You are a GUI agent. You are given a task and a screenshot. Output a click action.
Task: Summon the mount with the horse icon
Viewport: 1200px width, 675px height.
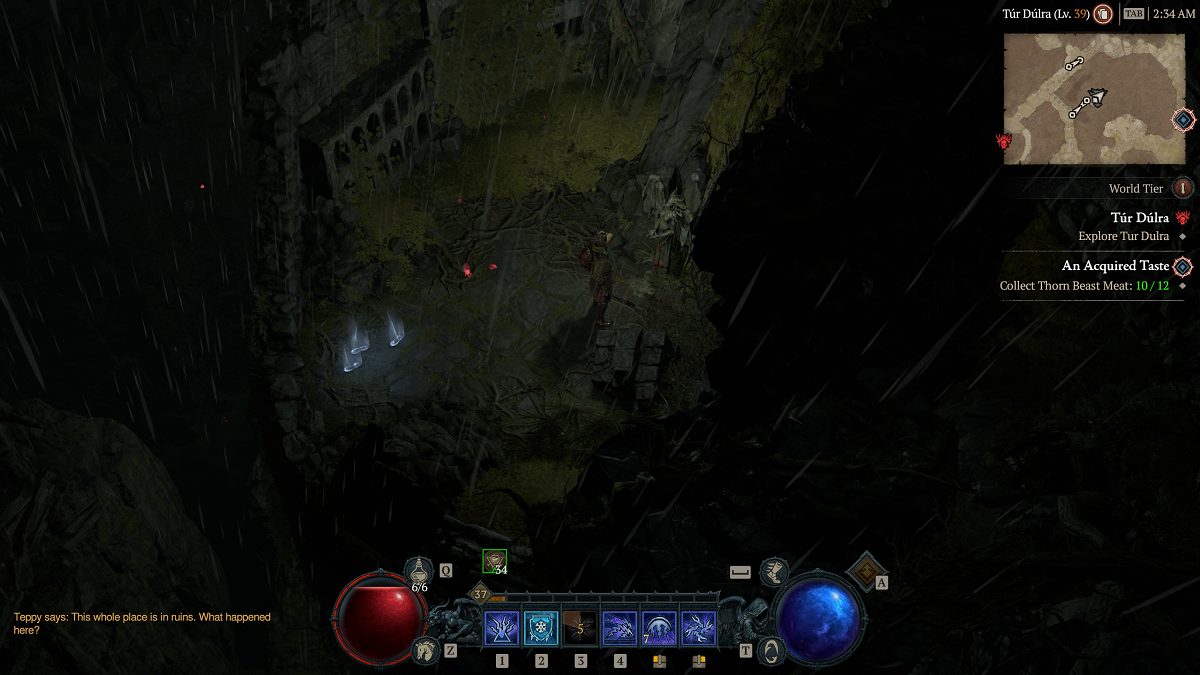(x=426, y=650)
